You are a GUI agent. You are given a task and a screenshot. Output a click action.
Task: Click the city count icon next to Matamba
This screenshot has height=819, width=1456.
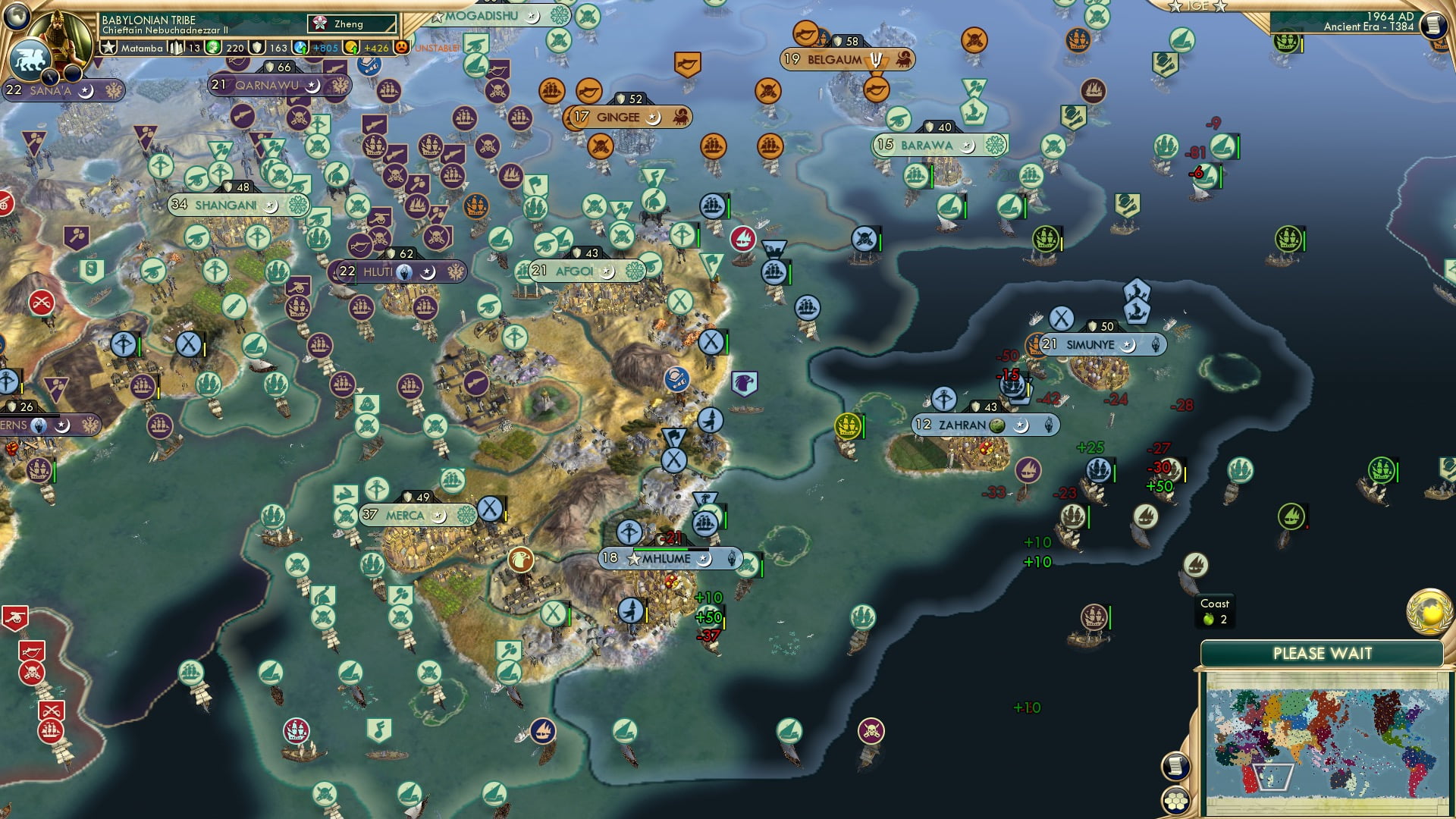(x=177, y=47)
